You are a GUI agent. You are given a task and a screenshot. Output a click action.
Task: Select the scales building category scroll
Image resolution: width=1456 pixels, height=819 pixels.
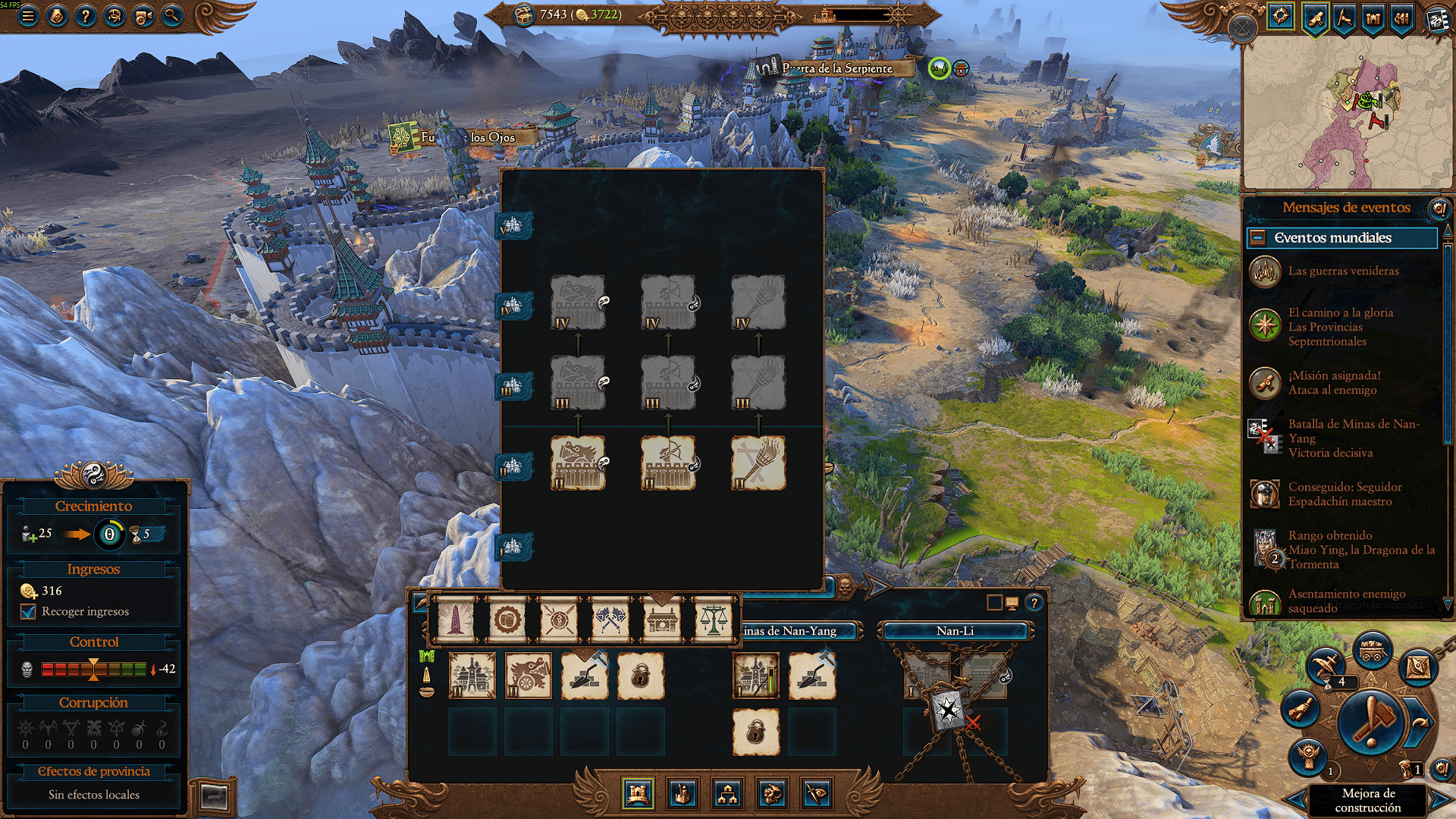click(713, 620)
